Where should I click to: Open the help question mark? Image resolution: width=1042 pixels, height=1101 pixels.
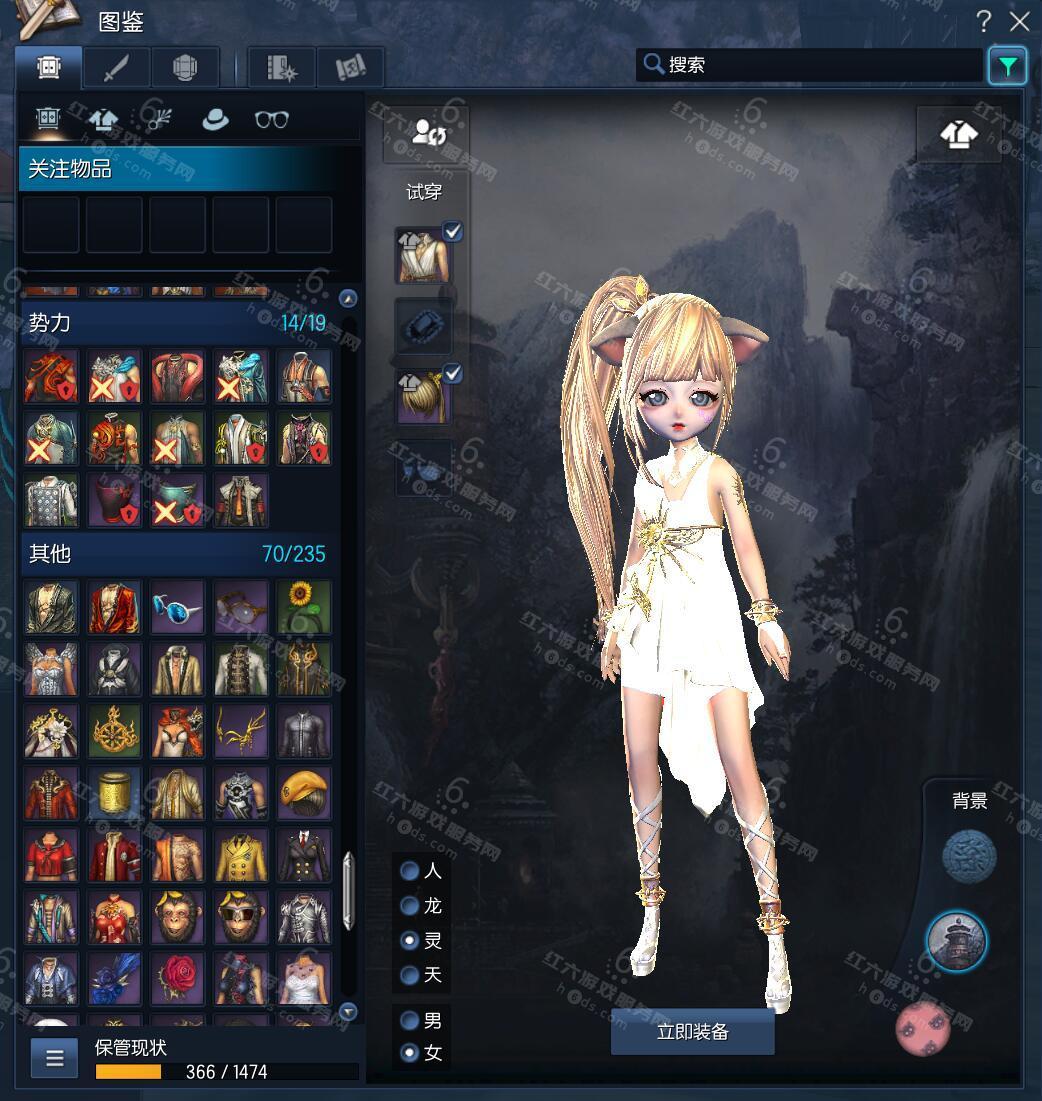[x=984, y=21]
